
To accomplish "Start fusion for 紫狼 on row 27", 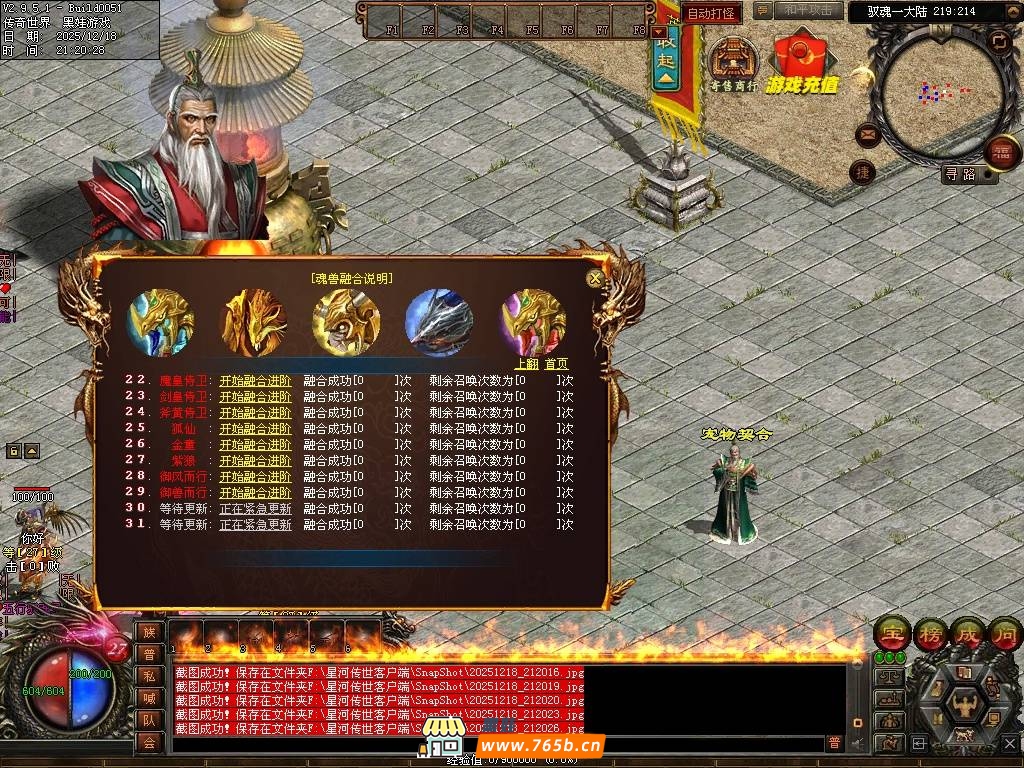I will click(256, 460).
